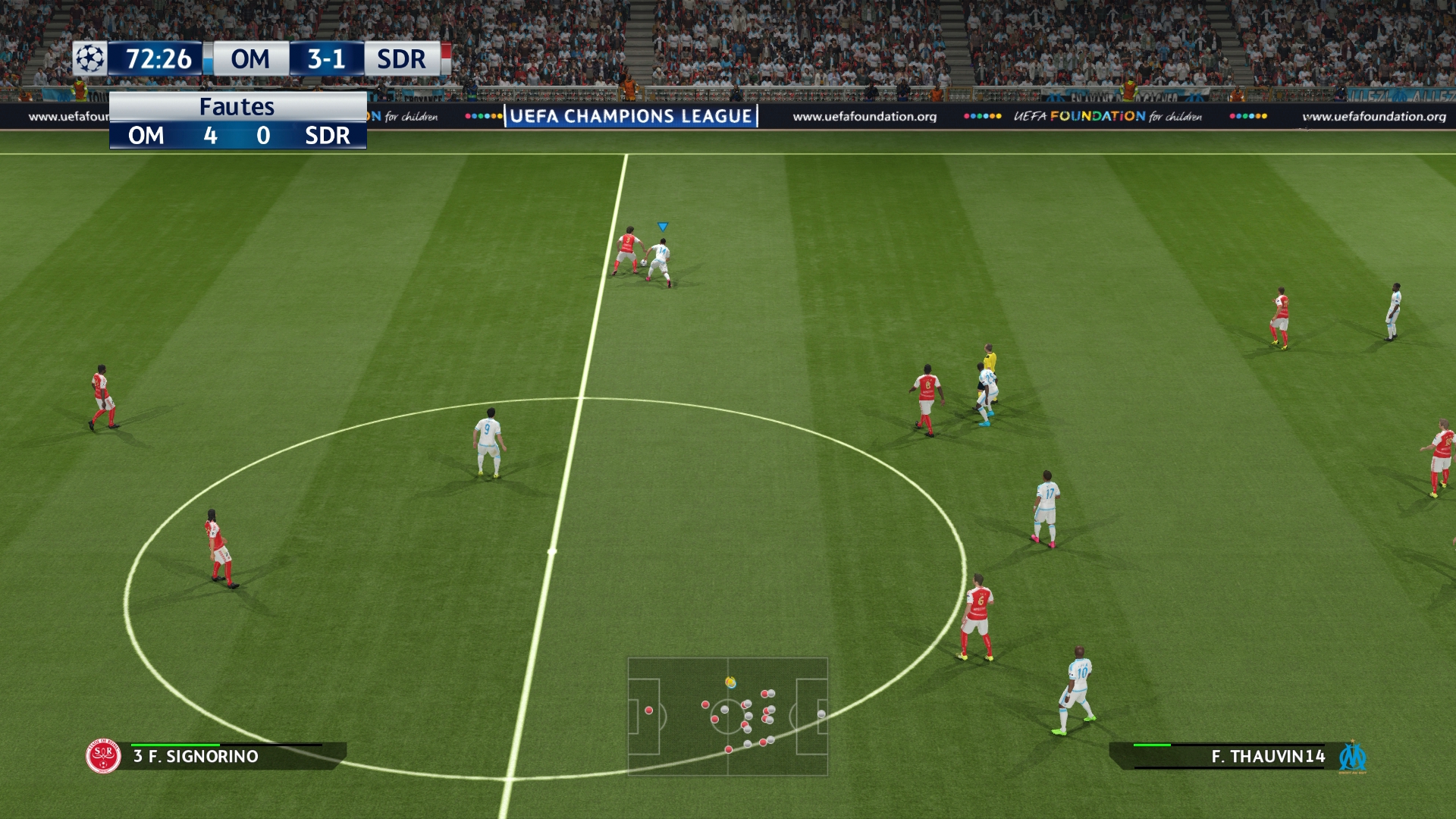Select the SDR tab on the scoreboard

point(397,59)
